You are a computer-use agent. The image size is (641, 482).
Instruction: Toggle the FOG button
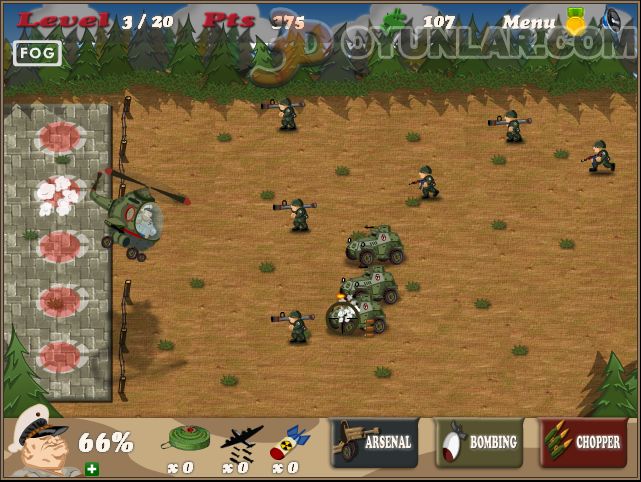pyautogui.click(x=38, y=53)
